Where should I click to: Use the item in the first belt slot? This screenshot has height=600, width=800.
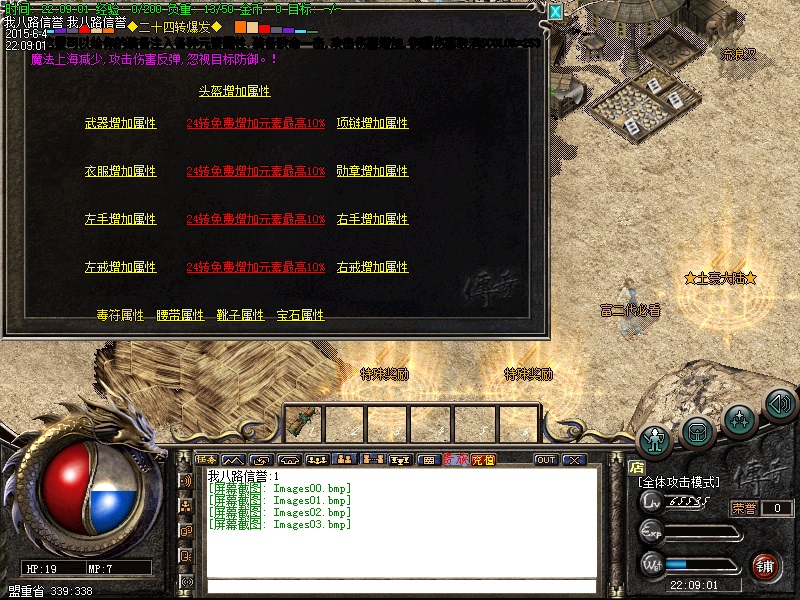coord(303,423)
